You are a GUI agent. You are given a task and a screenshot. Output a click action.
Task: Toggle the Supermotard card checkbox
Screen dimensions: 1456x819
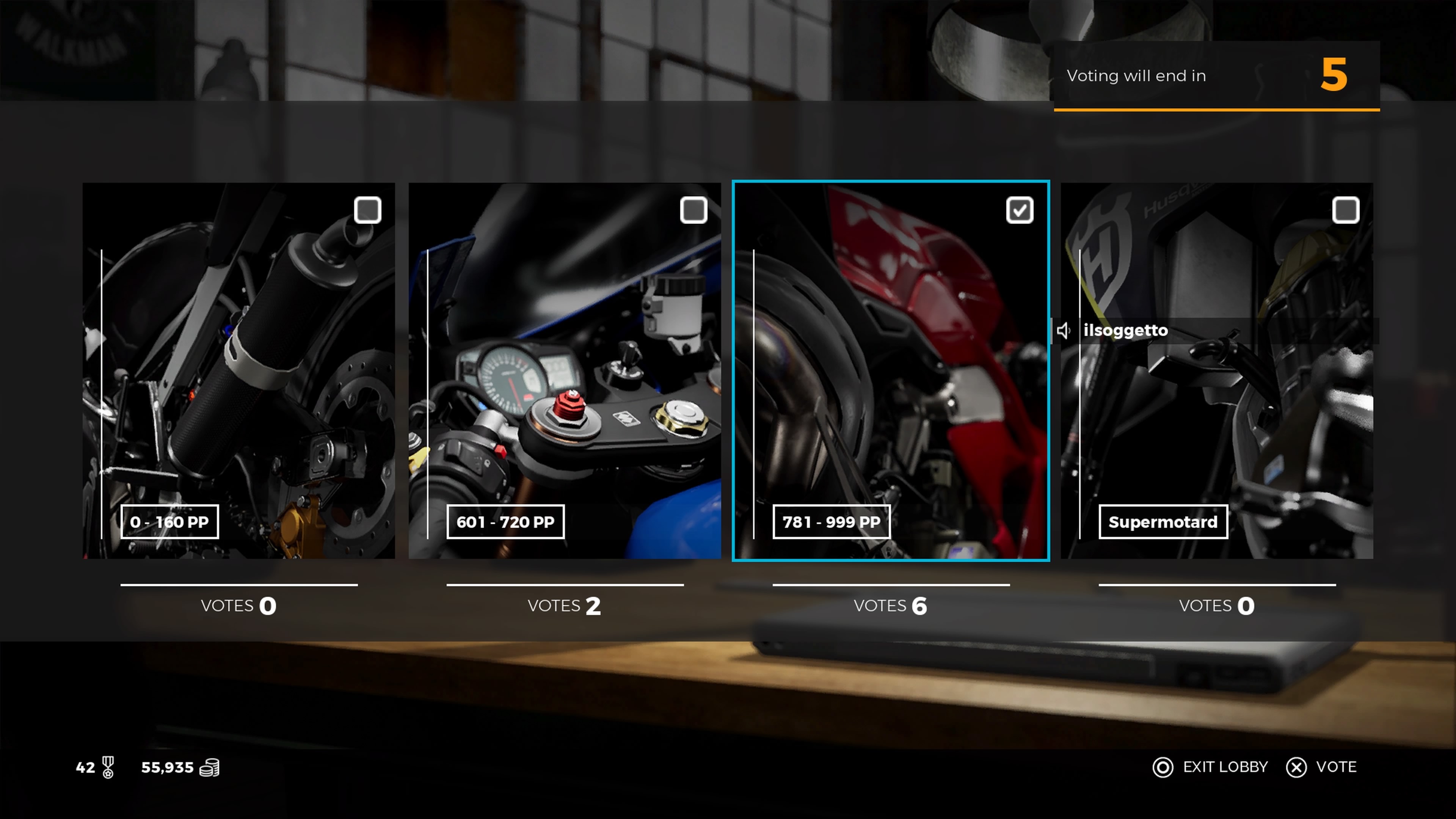pos(1345,210)
